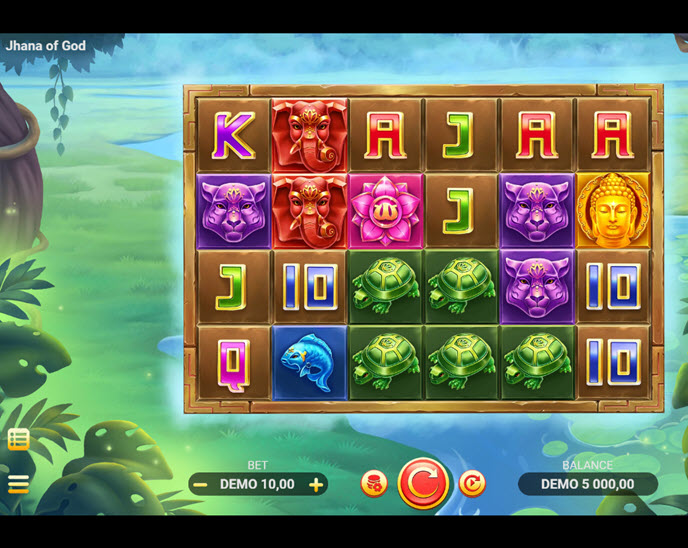Screen dimensions: 688x548
Task: Open the autoplay spin settings
Action: (x=472, y=484)
